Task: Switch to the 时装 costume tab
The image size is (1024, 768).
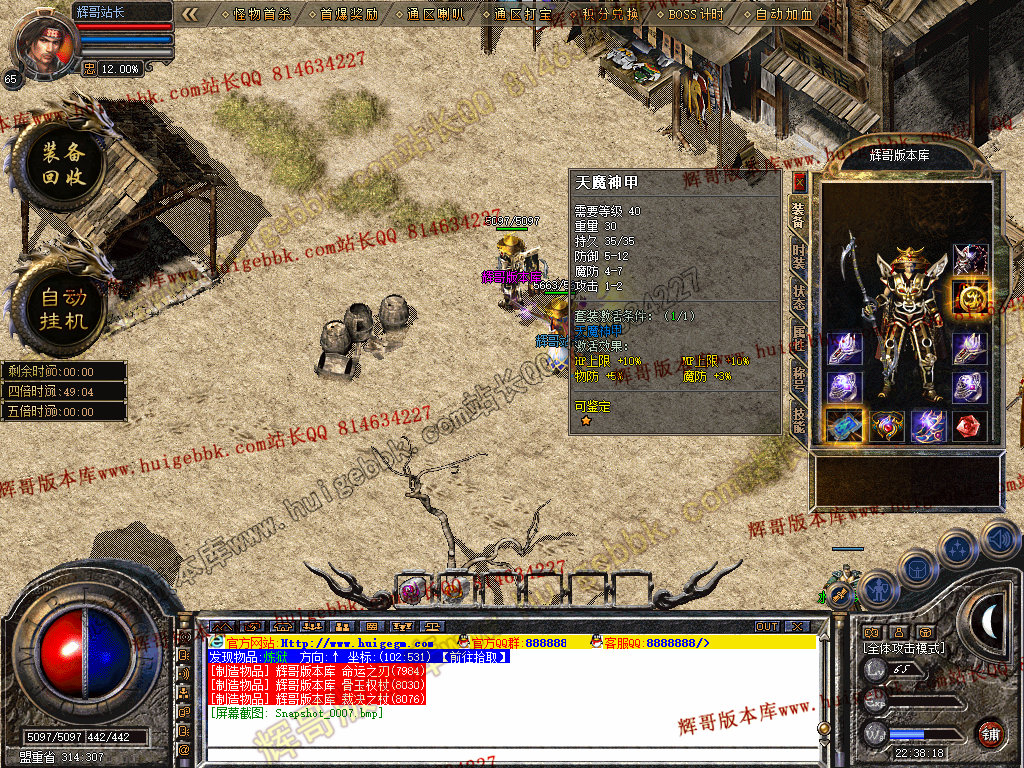Action: (799, 257)
